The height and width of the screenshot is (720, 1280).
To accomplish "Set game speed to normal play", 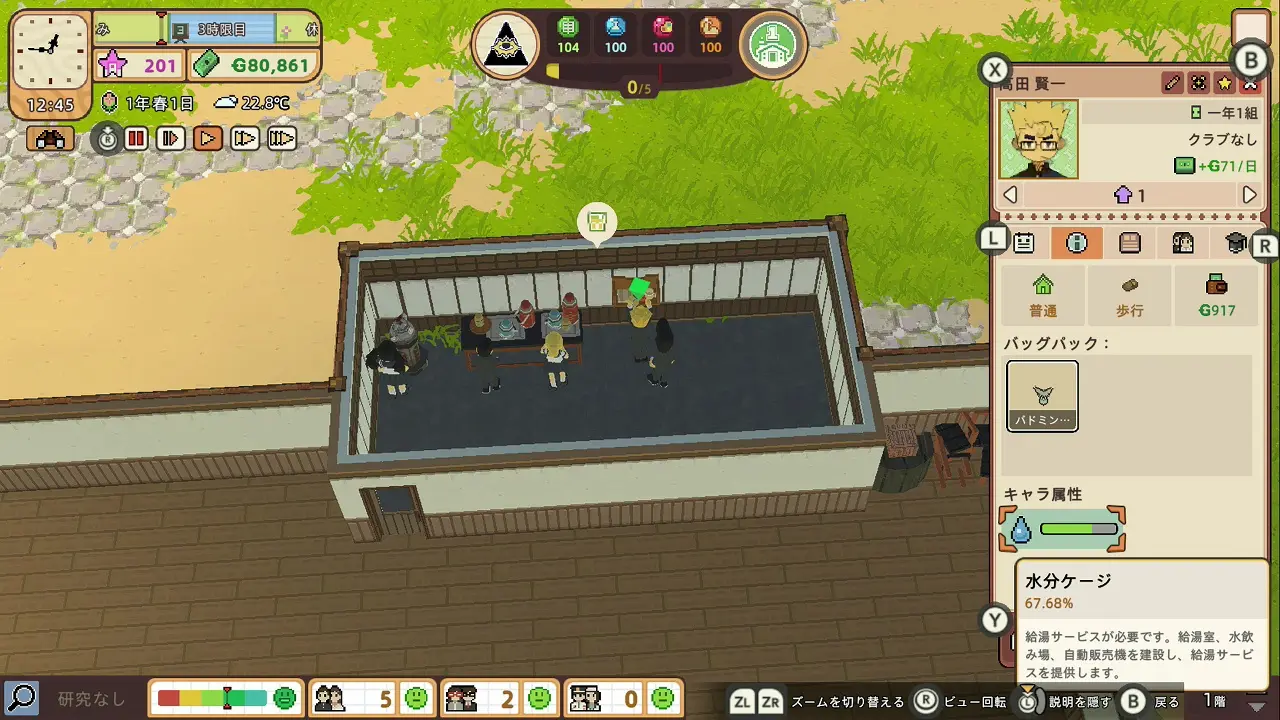I will coord(208,139).
